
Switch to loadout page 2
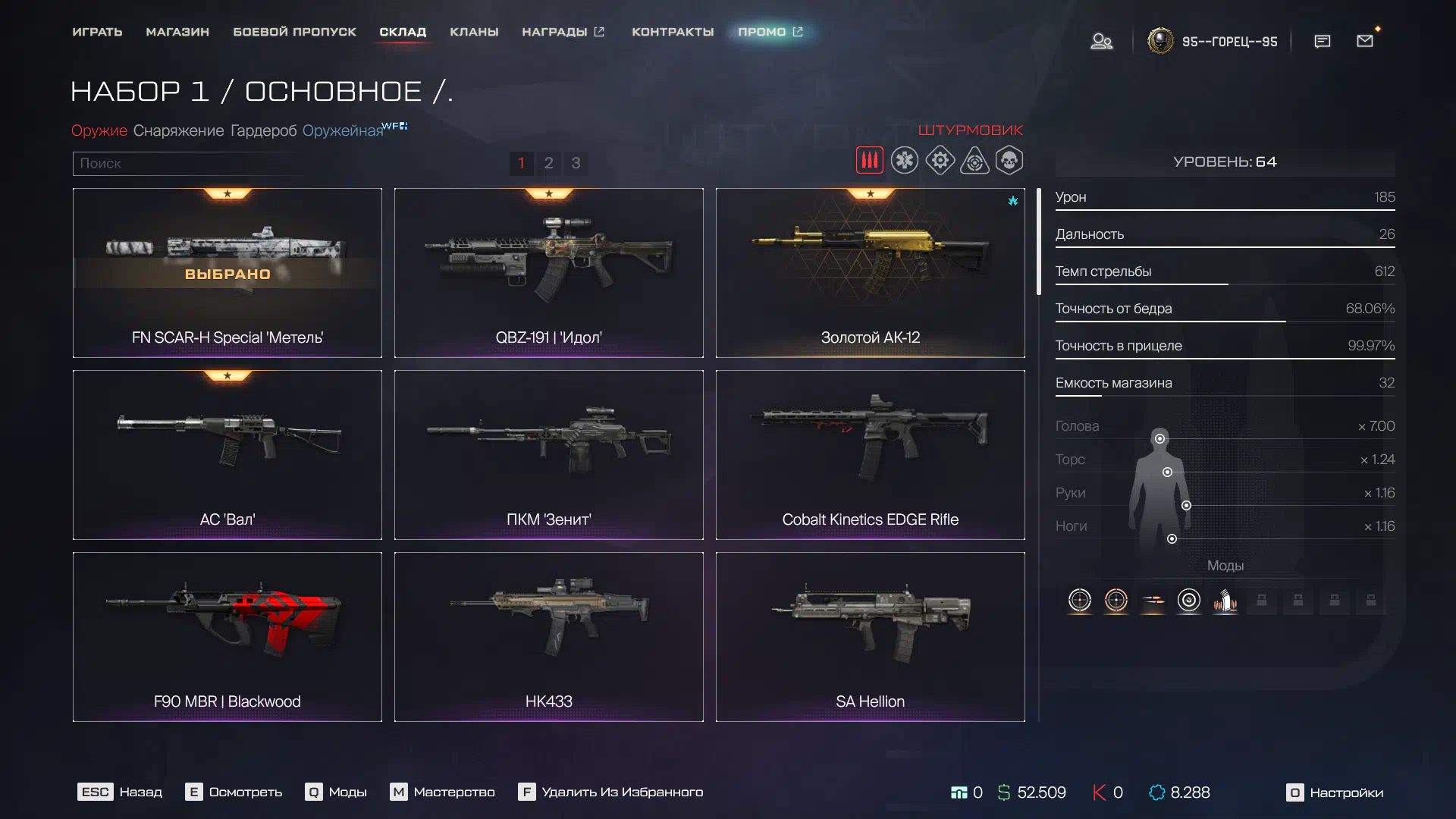(x=548, y=163)
